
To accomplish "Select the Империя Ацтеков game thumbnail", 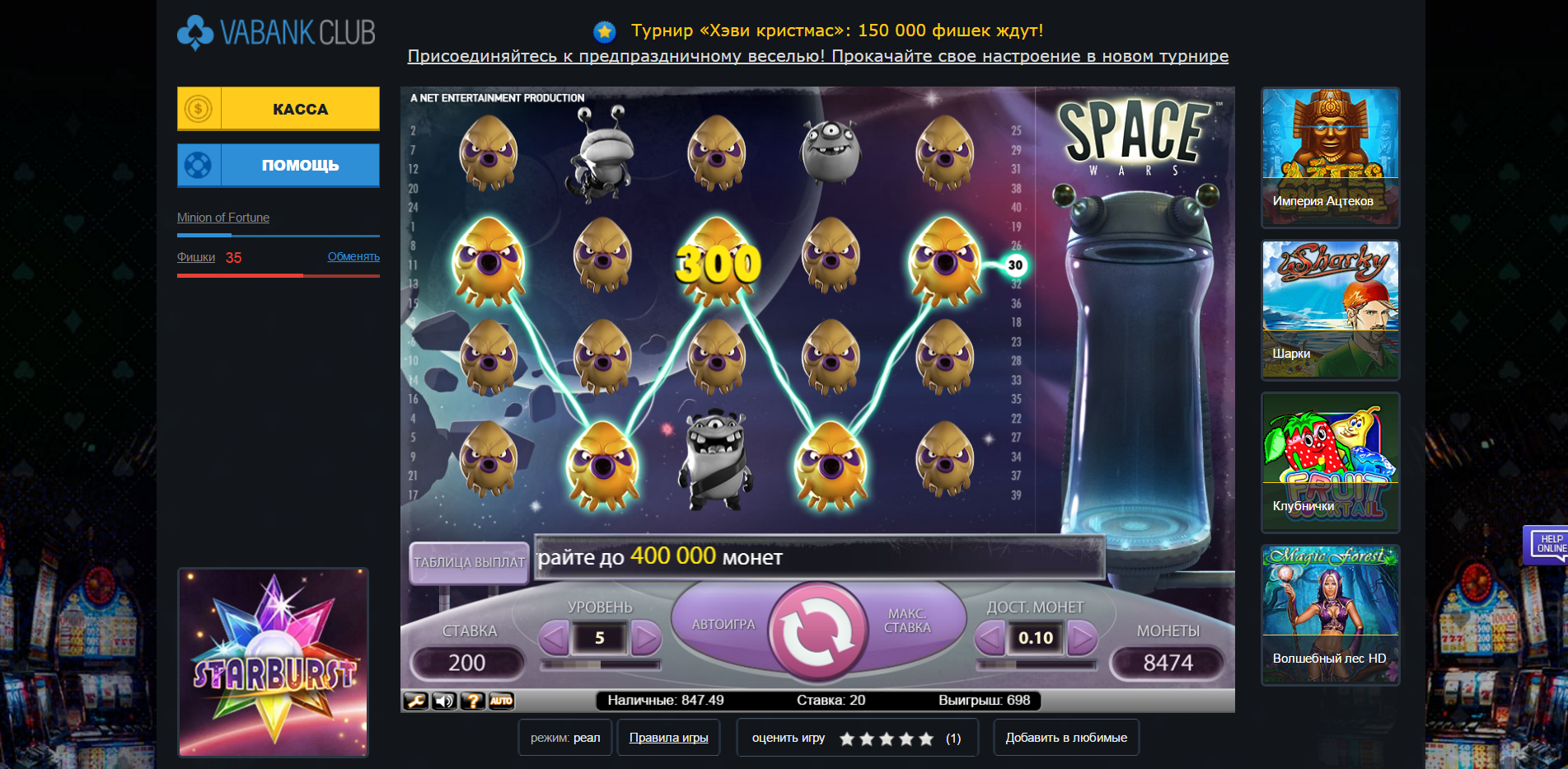I will click(1330, 157).
